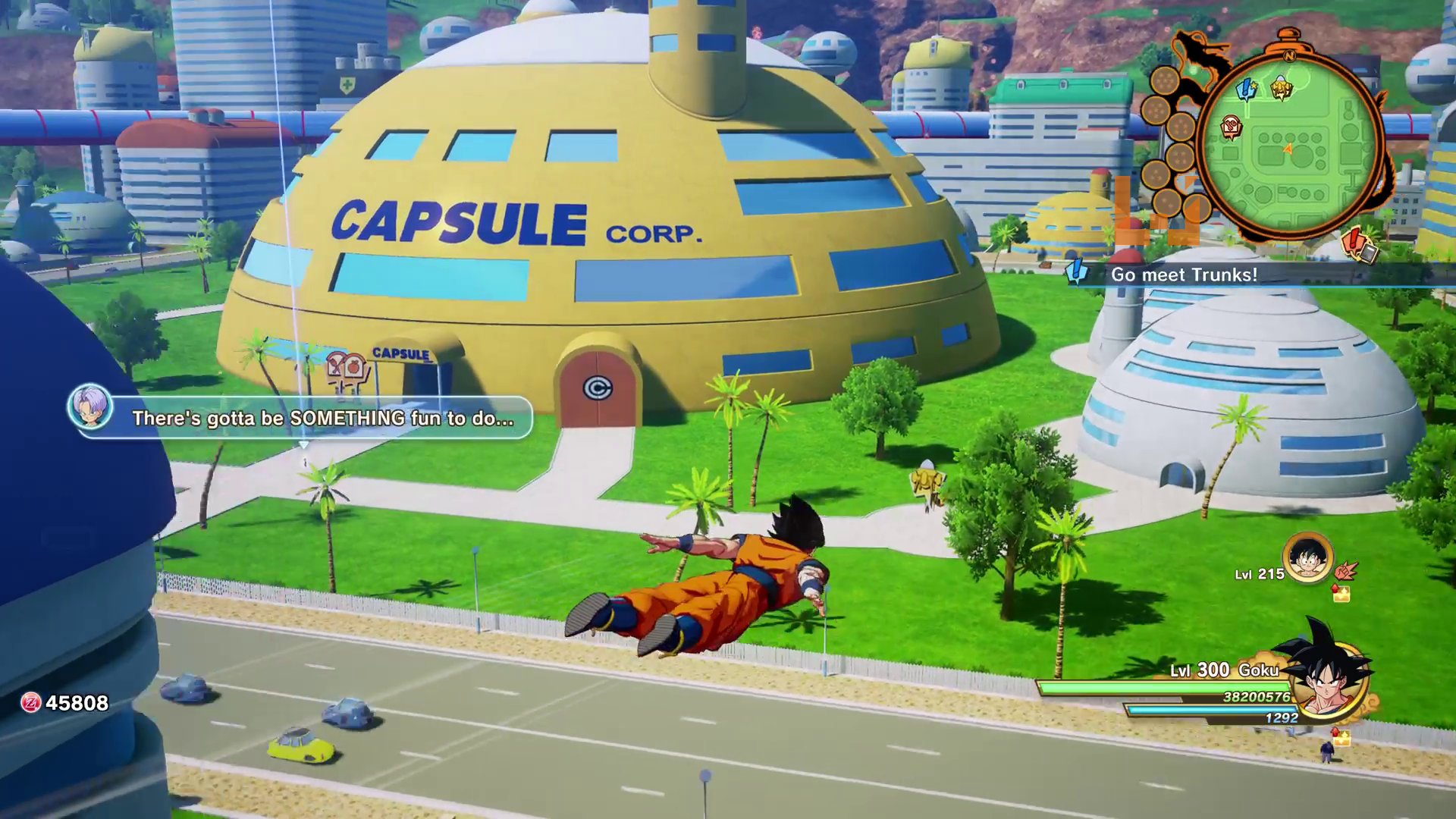Click Trunks' dialogue portrait
This screenshot has height=819, width=1456.
point(90,406)
